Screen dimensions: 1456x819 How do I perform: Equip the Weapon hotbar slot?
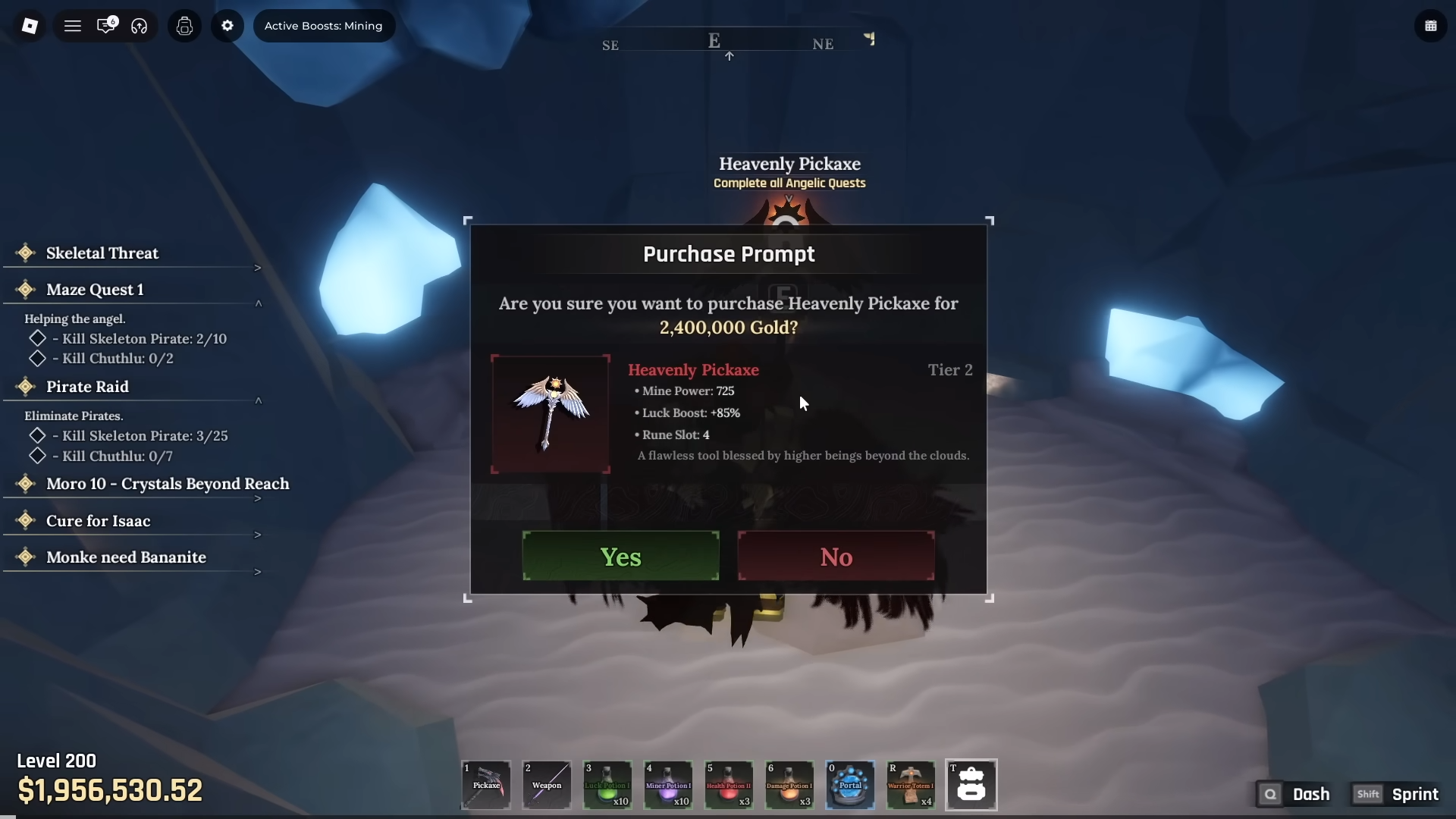click(547, 785)
